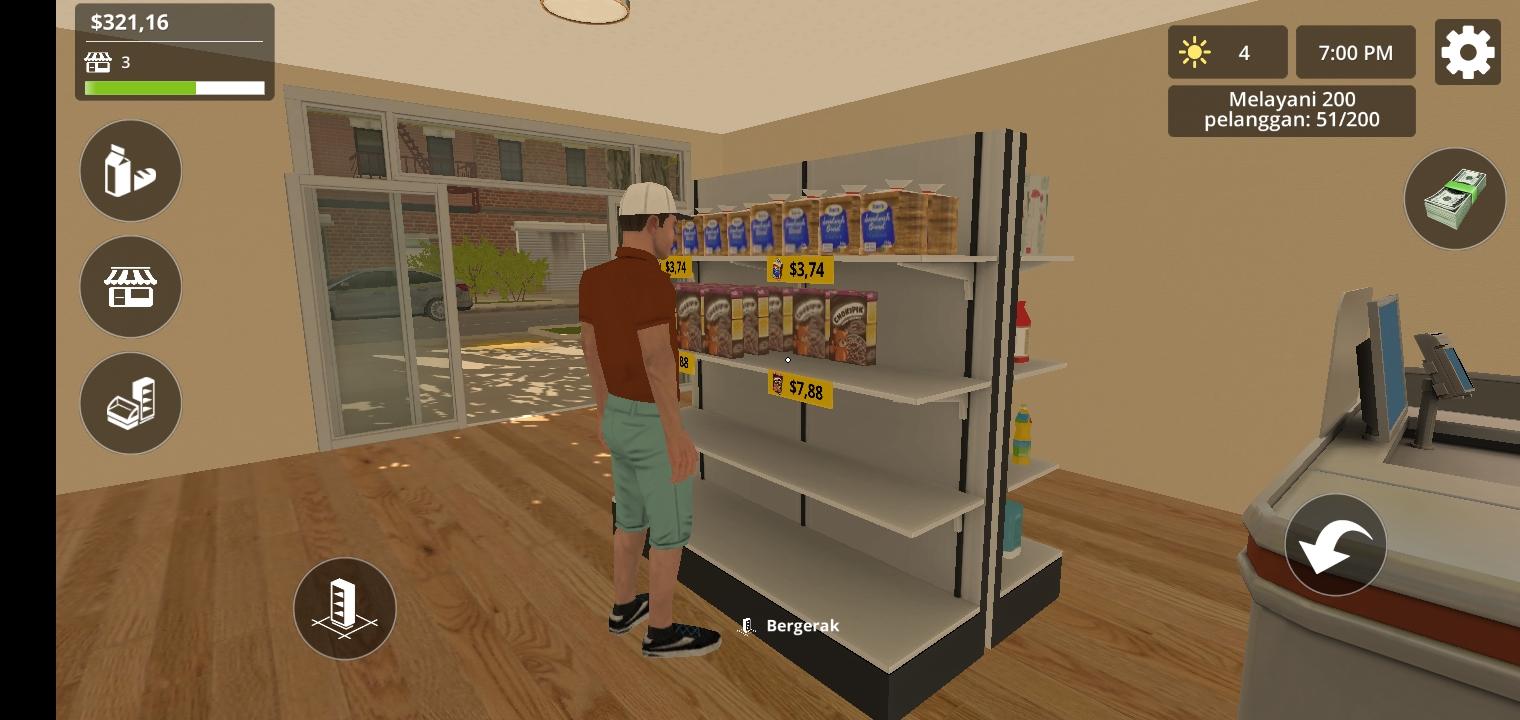Screen dimensions: 1520x720
Task: Open the stock boxes icon on left sidebar
Action: coord(130,403)
